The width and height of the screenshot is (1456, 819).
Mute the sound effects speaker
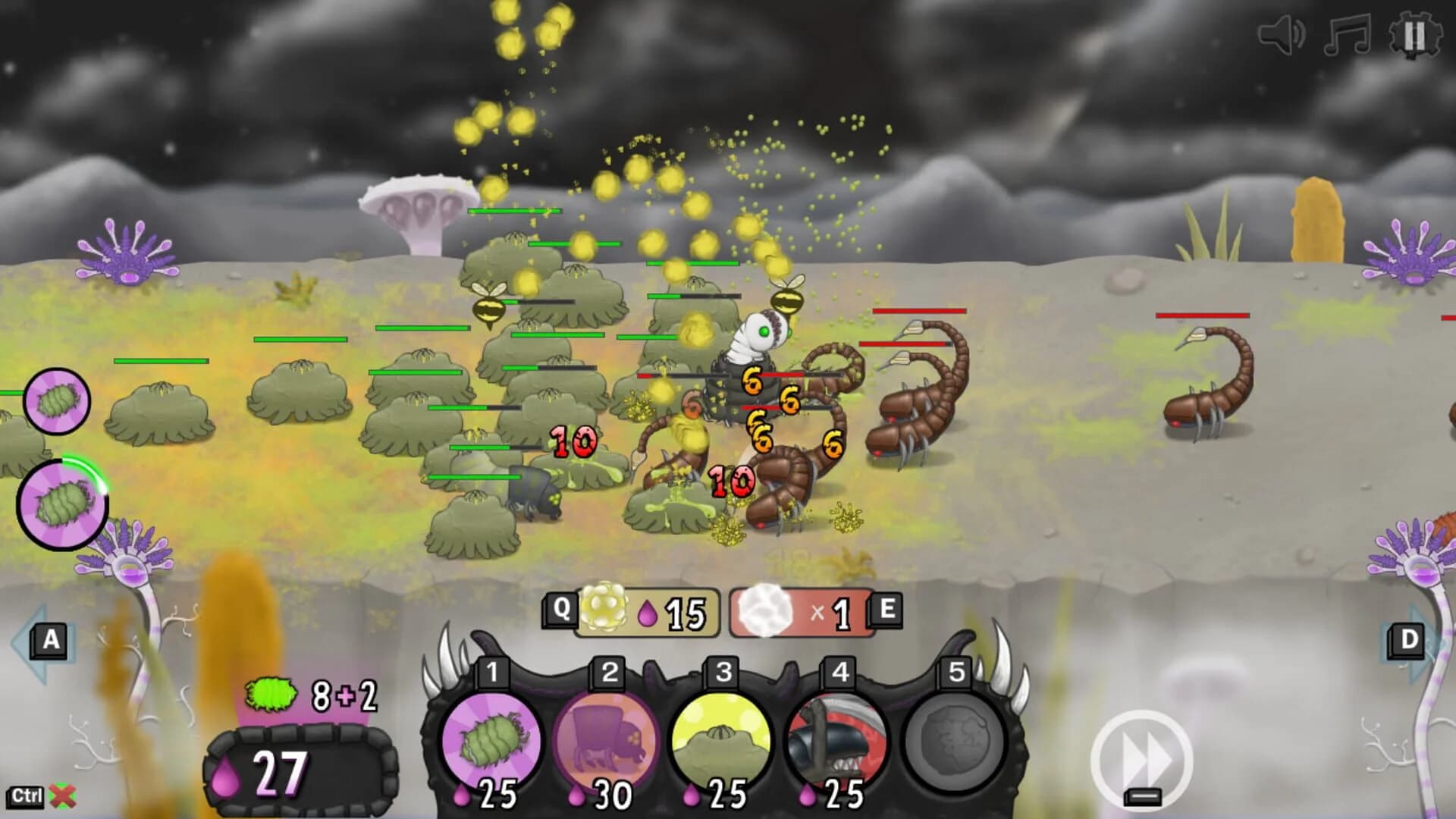click(1282, 34)
